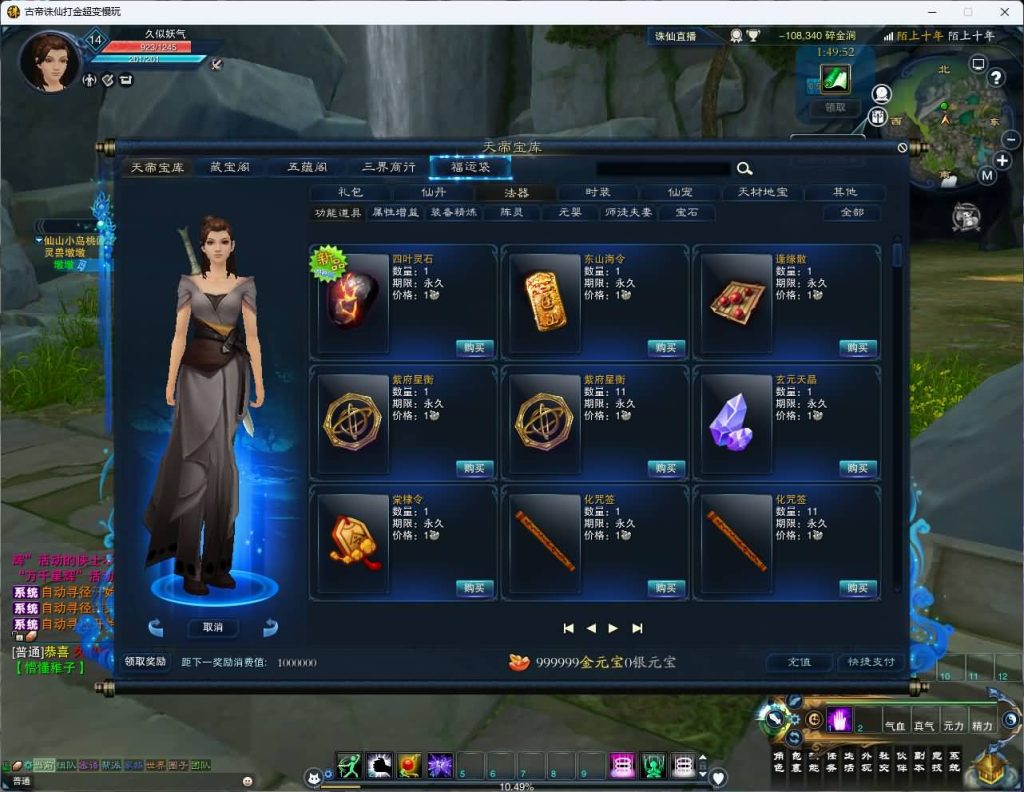
Task: Close the 天帝宝库 shop window
Action: (x=902, y=148)
